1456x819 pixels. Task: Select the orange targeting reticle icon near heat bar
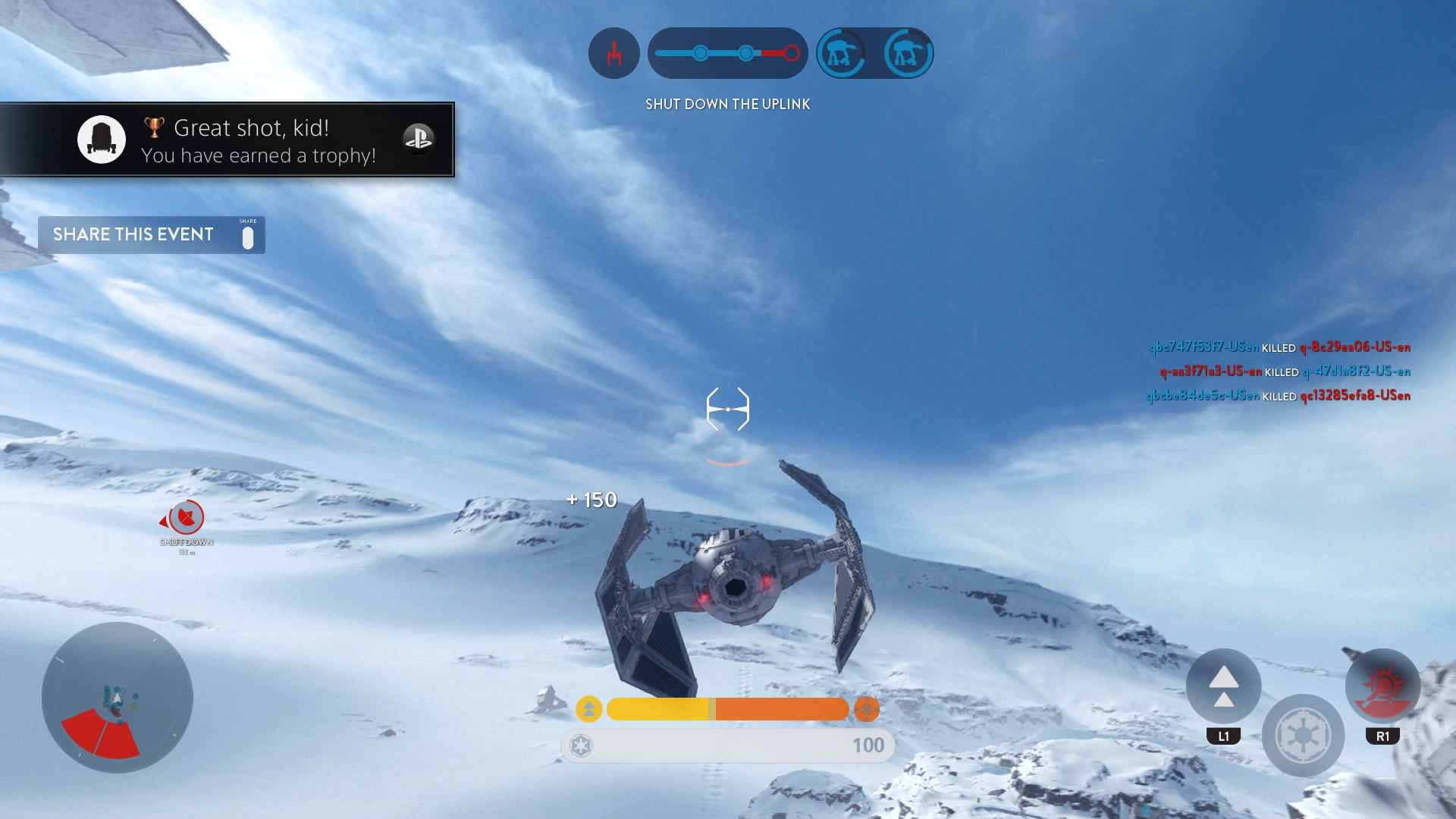[x=867, y=709]
